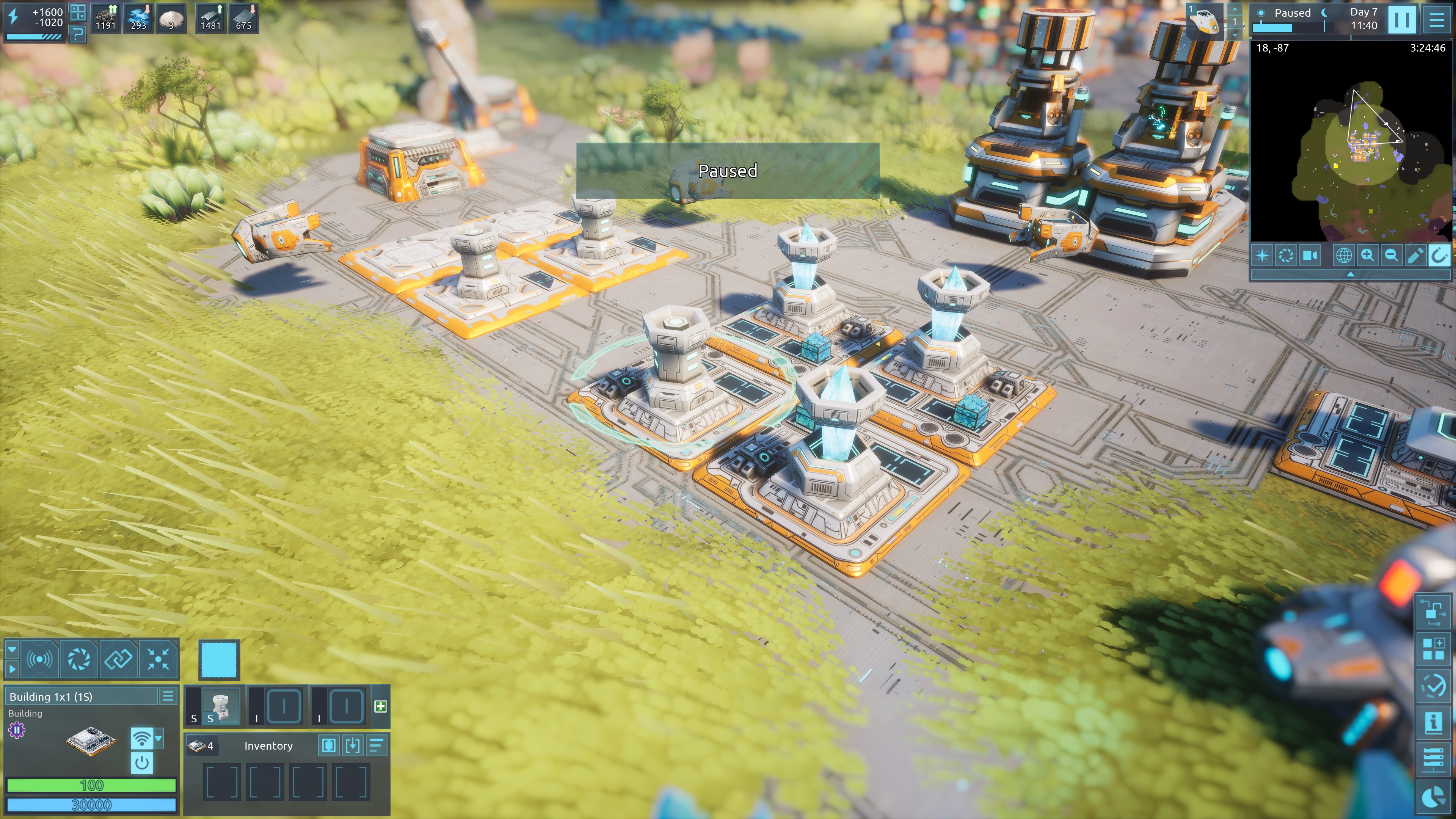The width and height of the screenshot is (1456, 819).
Task: Sort the inventory with the bars icon
Action: [377, 745]
